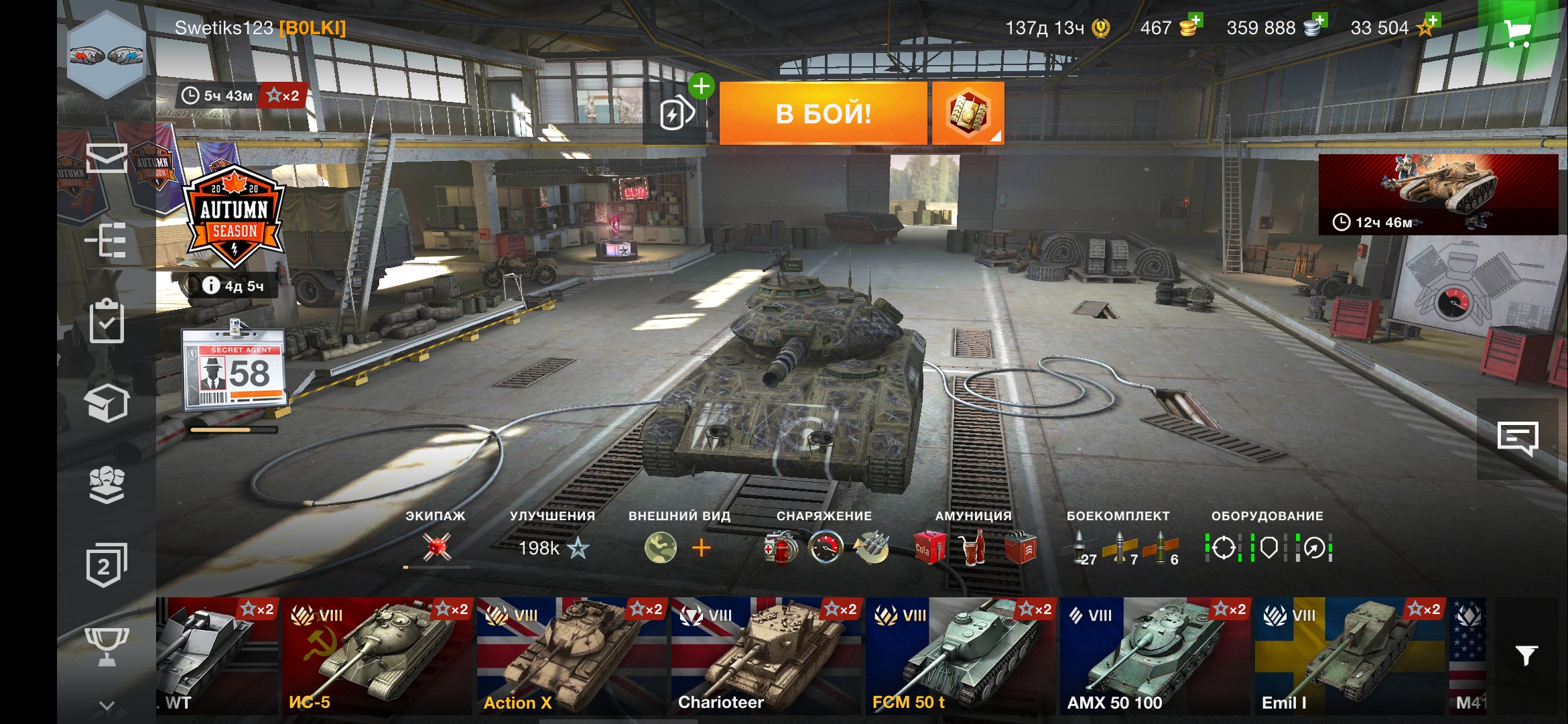Viewport: 1568px width, 724px height.
Task: Add a camouflage in ВНЕШНИЙ ВИД
Action: pos(701,548)
